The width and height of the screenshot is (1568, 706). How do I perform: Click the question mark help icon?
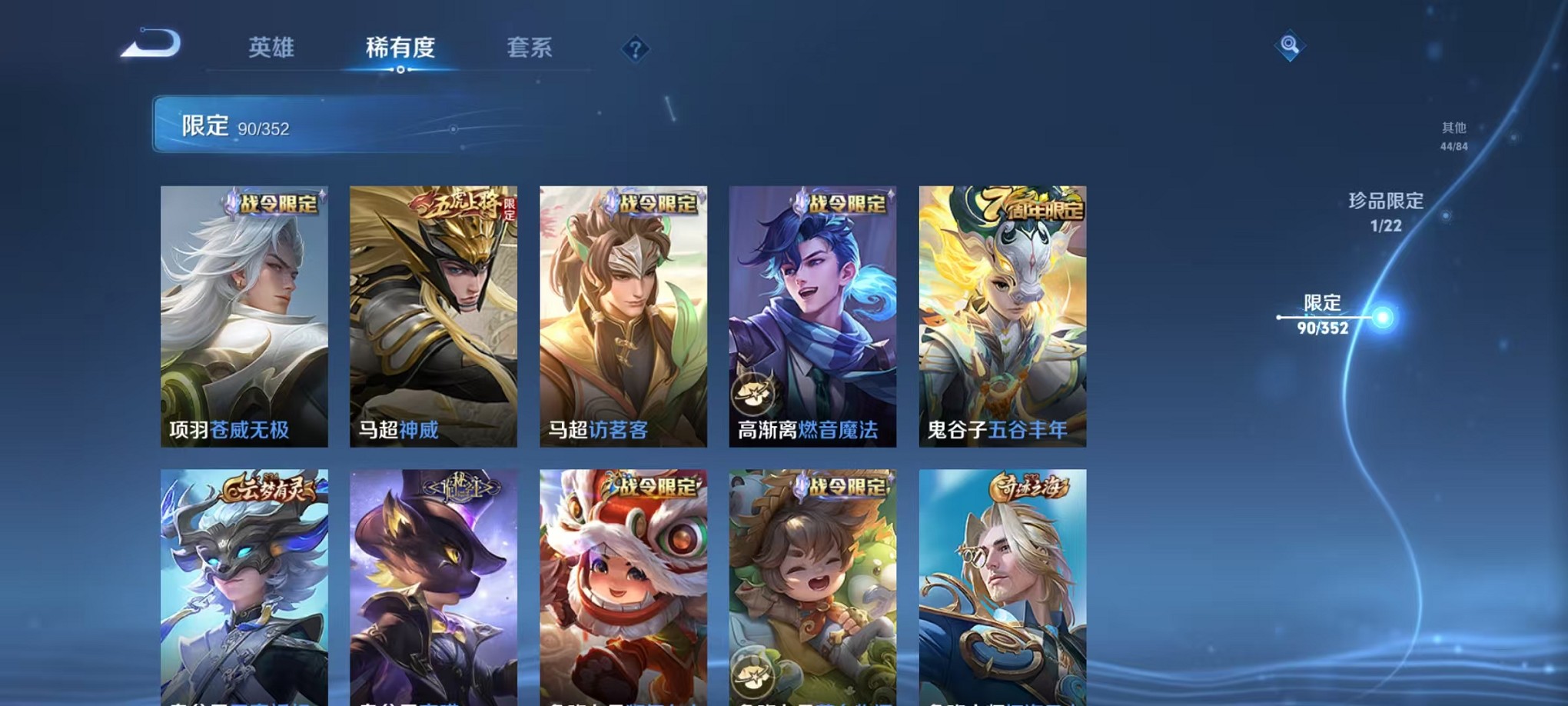pyautogui.click(x=635, y=50)
